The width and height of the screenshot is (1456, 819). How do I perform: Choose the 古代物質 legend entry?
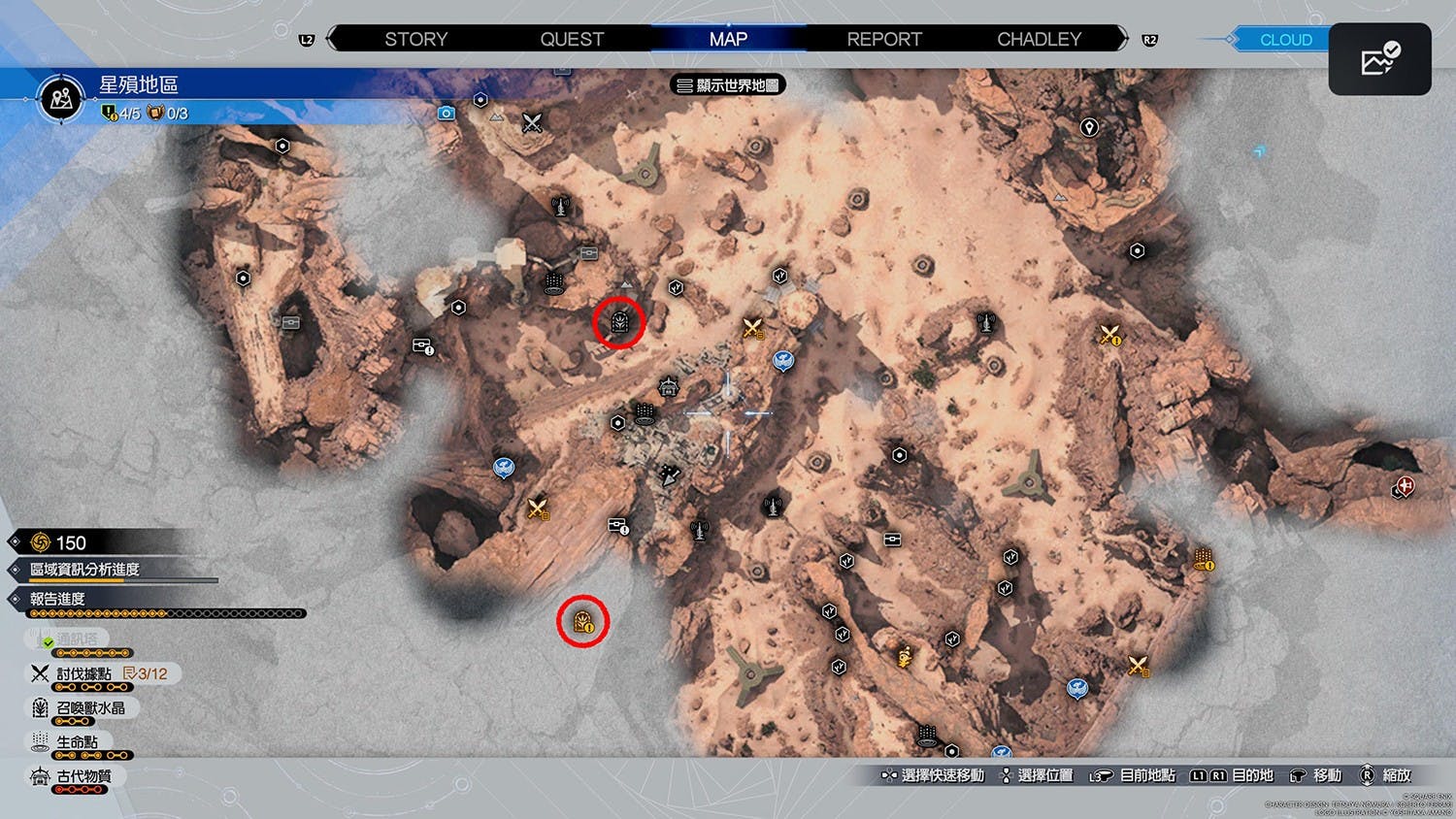pyautogui.click(x=83, y=776)
